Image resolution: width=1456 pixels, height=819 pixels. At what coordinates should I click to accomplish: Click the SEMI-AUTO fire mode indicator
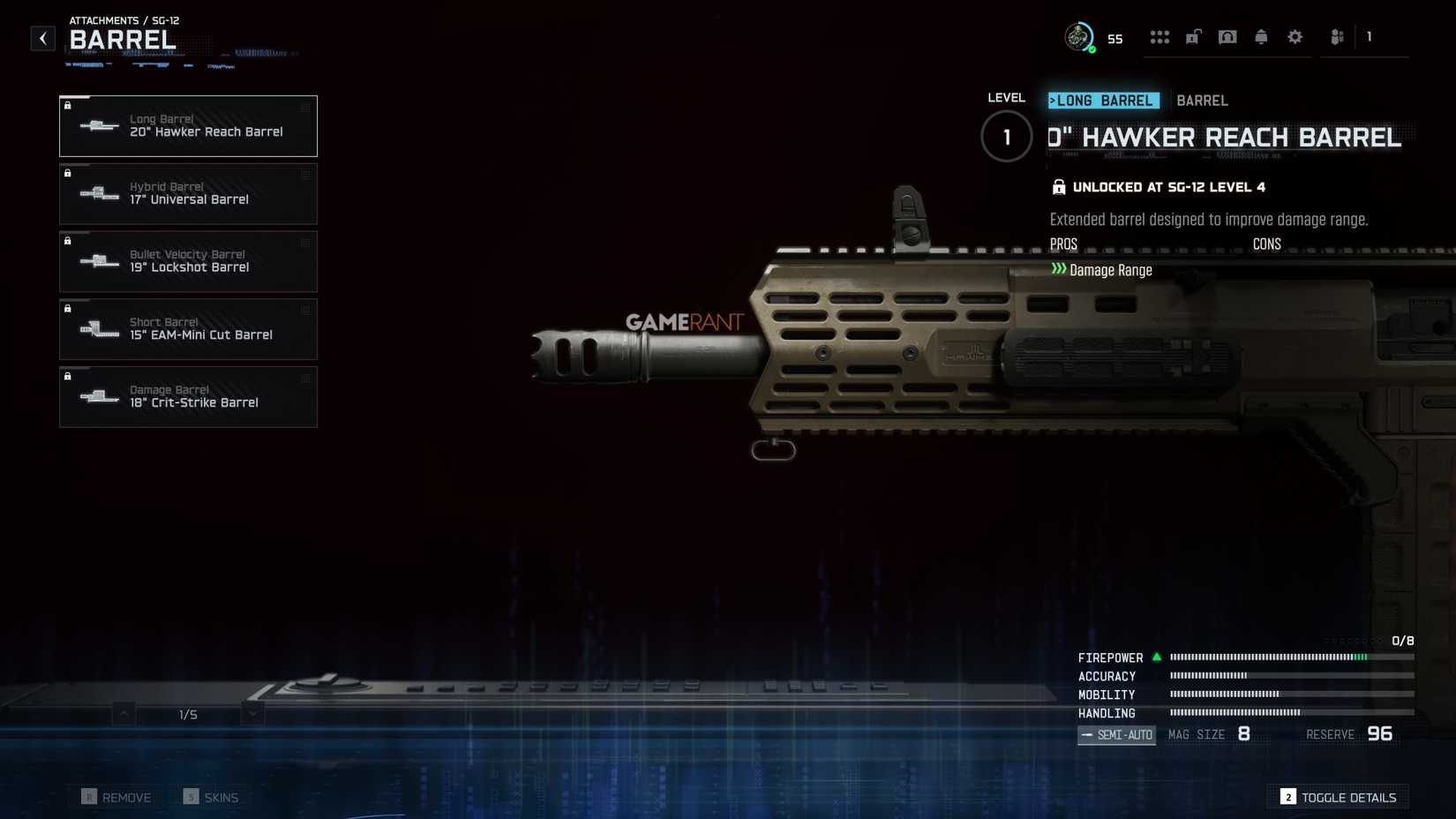[x=1116, y=734]
